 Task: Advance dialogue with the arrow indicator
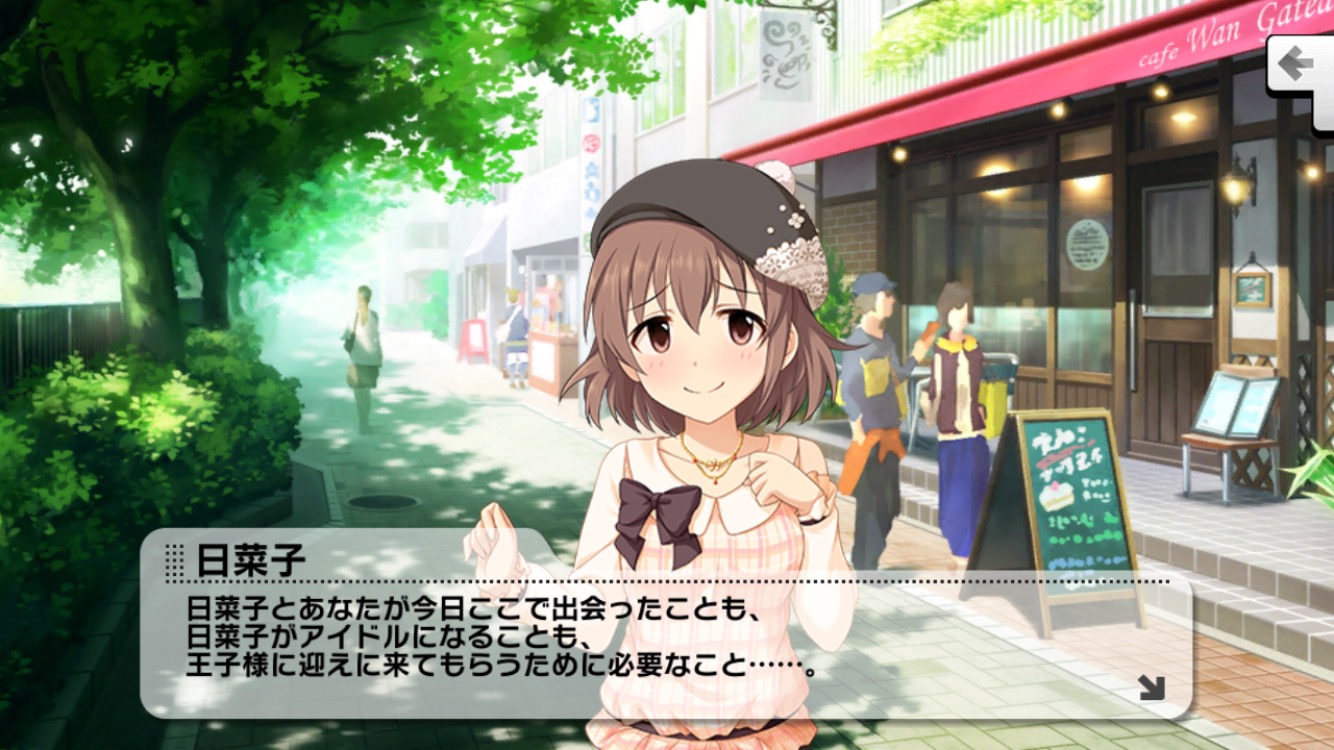point(1151,686)
